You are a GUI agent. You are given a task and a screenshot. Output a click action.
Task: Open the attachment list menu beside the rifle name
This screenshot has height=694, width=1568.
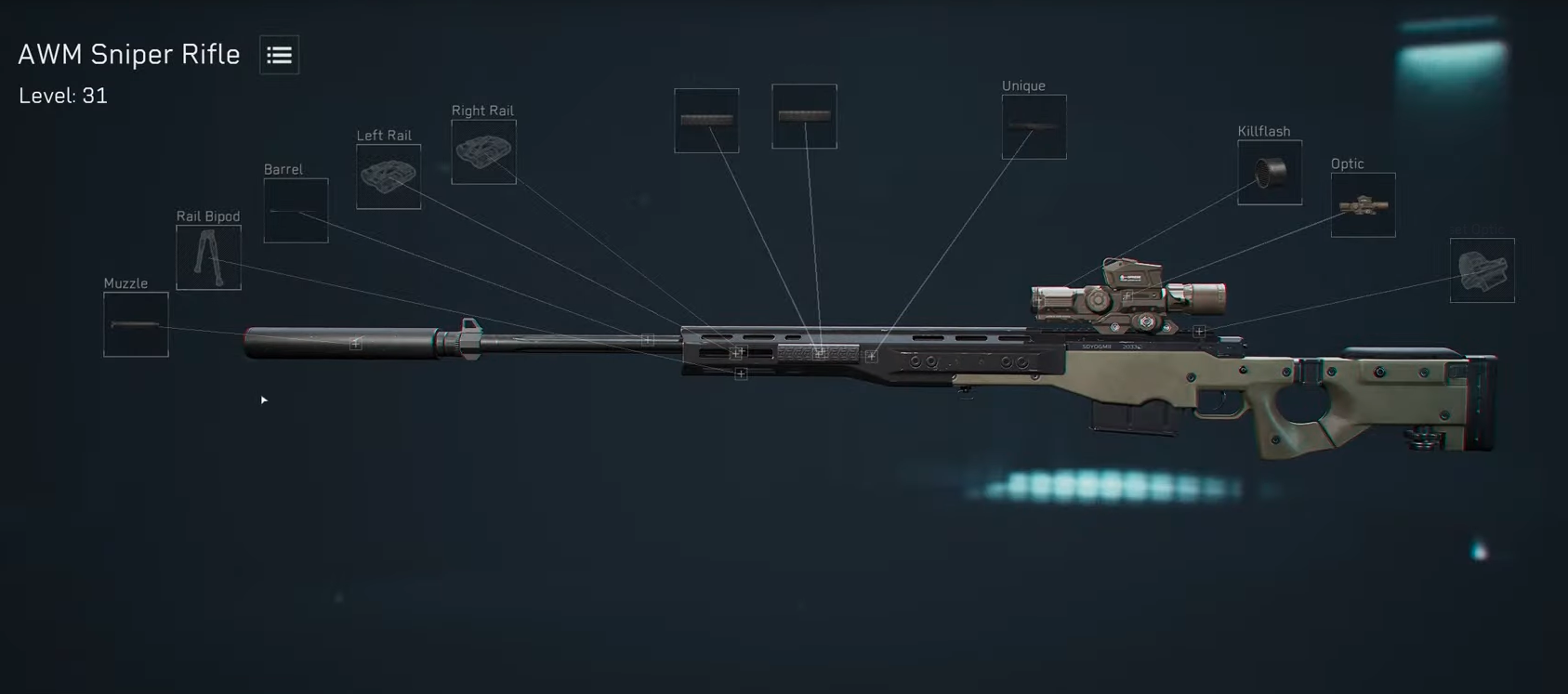278,55
